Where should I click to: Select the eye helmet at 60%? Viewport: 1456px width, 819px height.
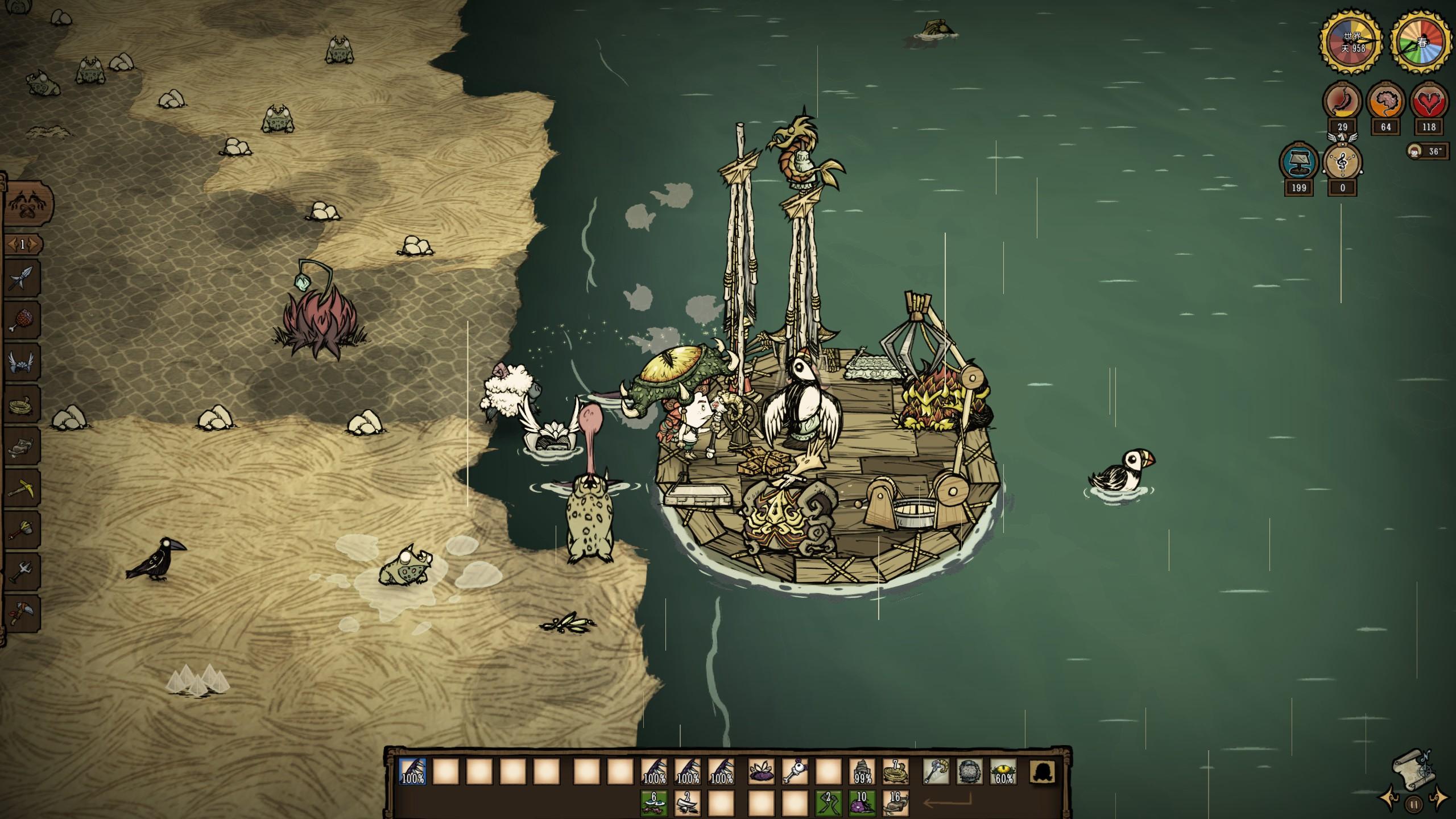[1003, 772]
